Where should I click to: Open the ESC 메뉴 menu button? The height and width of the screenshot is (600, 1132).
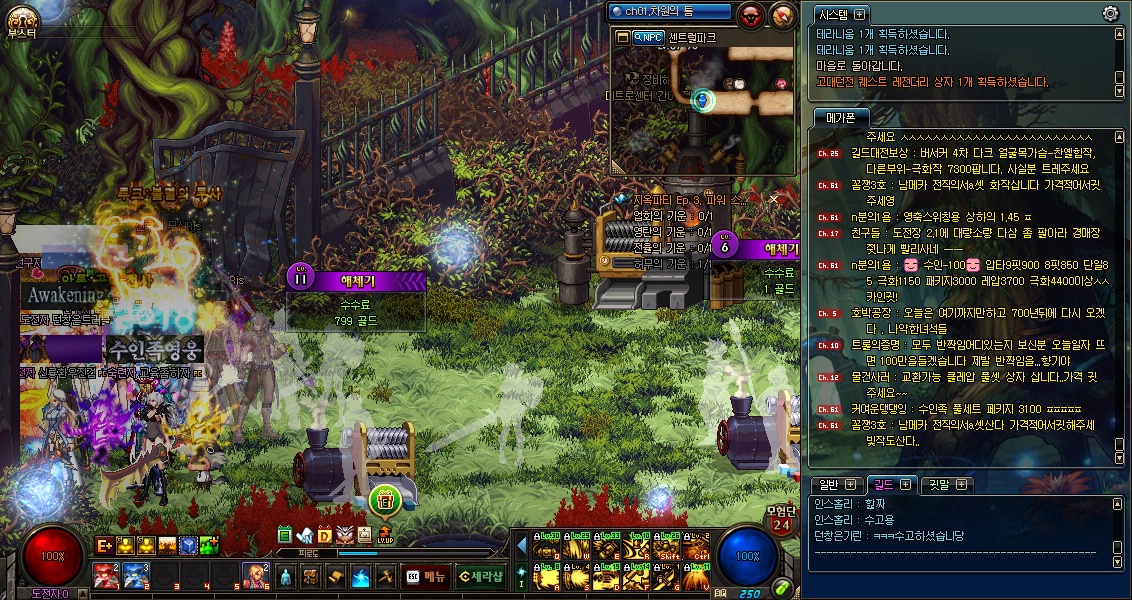click(x=426, y=576)
